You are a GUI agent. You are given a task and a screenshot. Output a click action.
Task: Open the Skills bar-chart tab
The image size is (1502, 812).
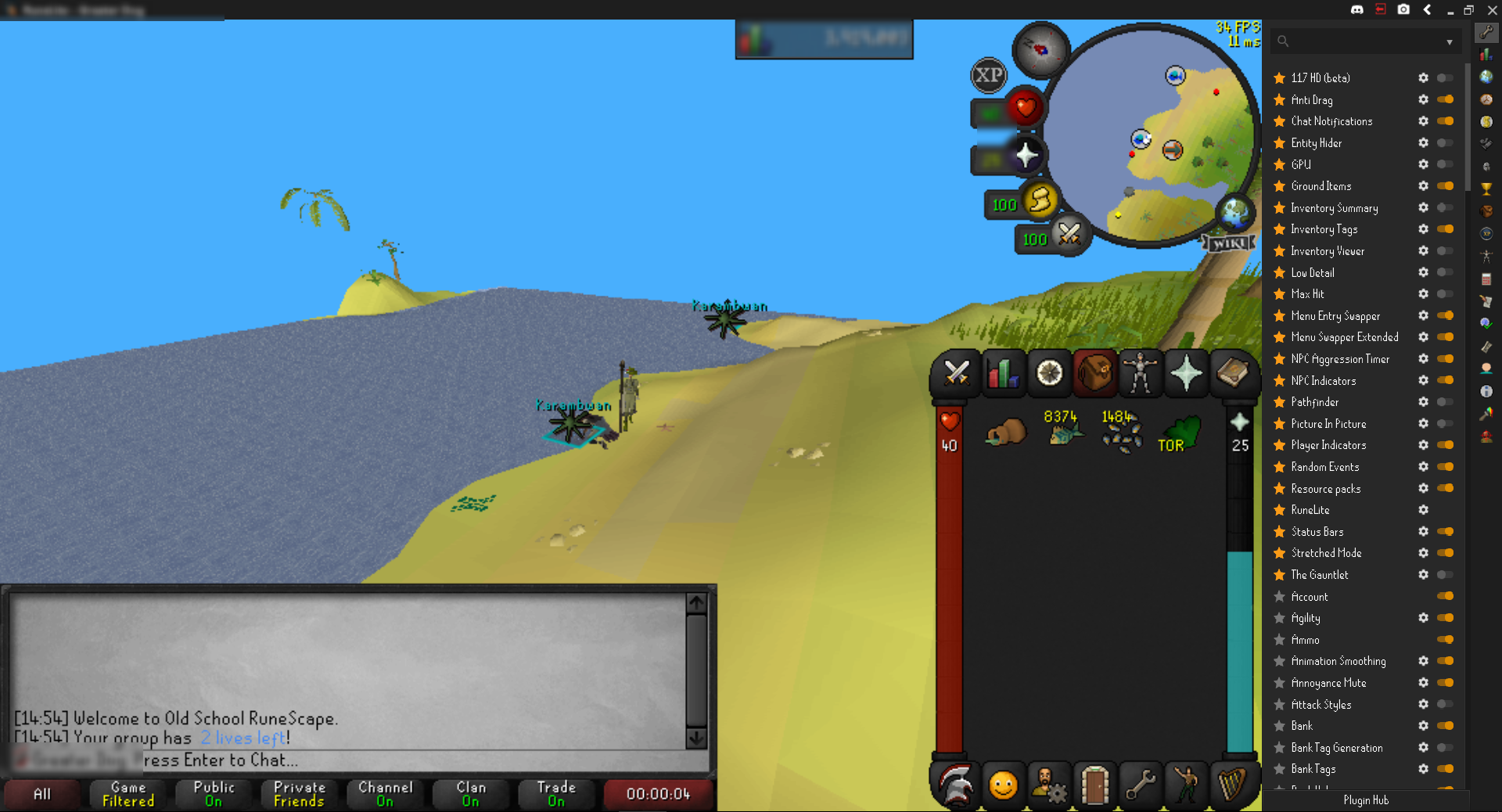1003,373
